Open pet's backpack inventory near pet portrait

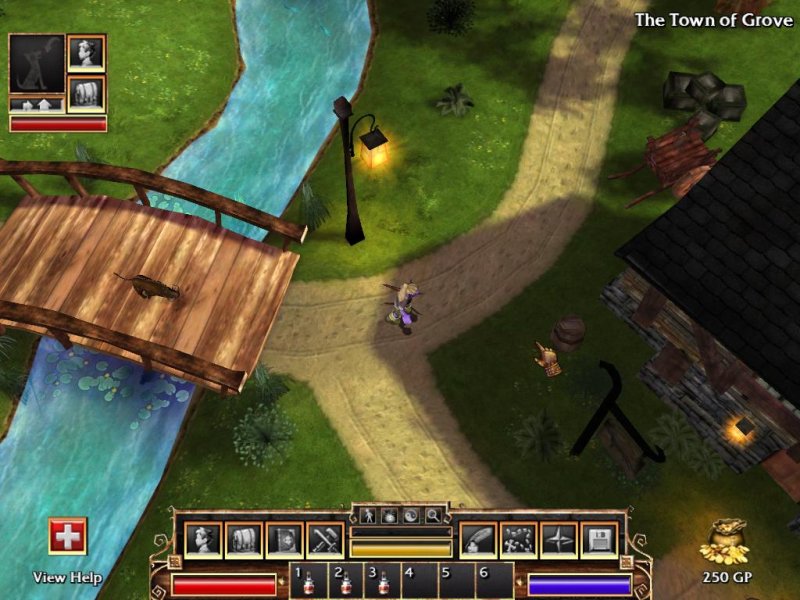point(86,94)
